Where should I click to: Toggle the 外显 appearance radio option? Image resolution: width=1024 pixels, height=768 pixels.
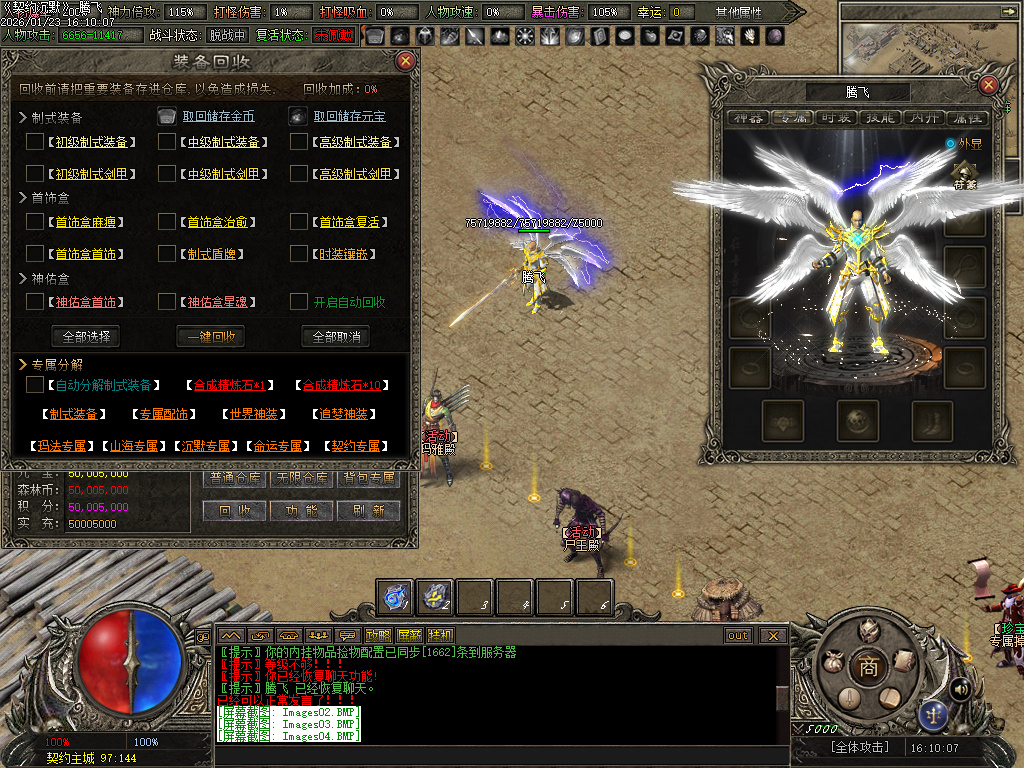(951, 144)
